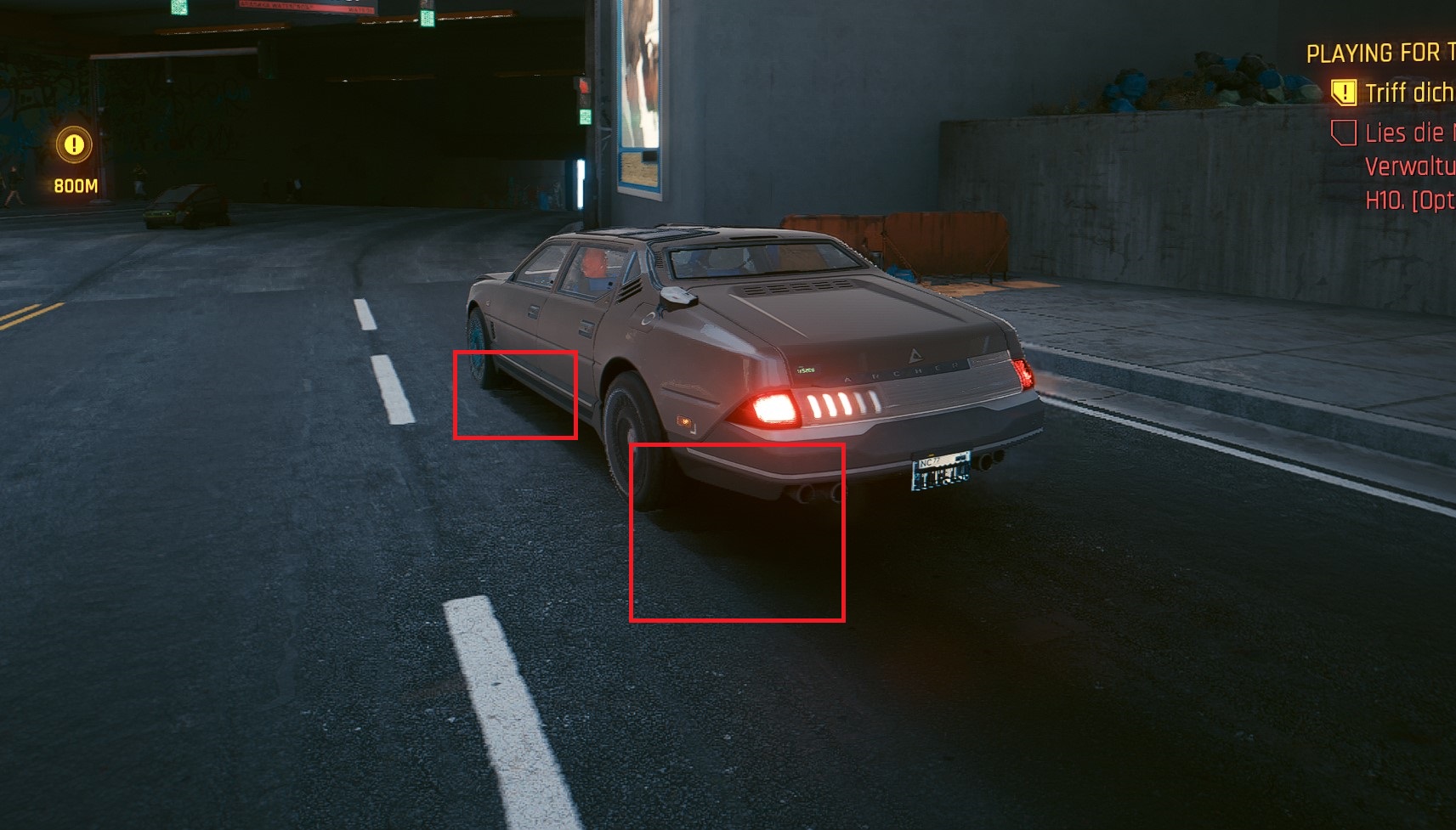This screenshot has width=1456, height=830.
Task: Select the active objective marker beside 'Triff dich'
Action: tap(1344, 93)
